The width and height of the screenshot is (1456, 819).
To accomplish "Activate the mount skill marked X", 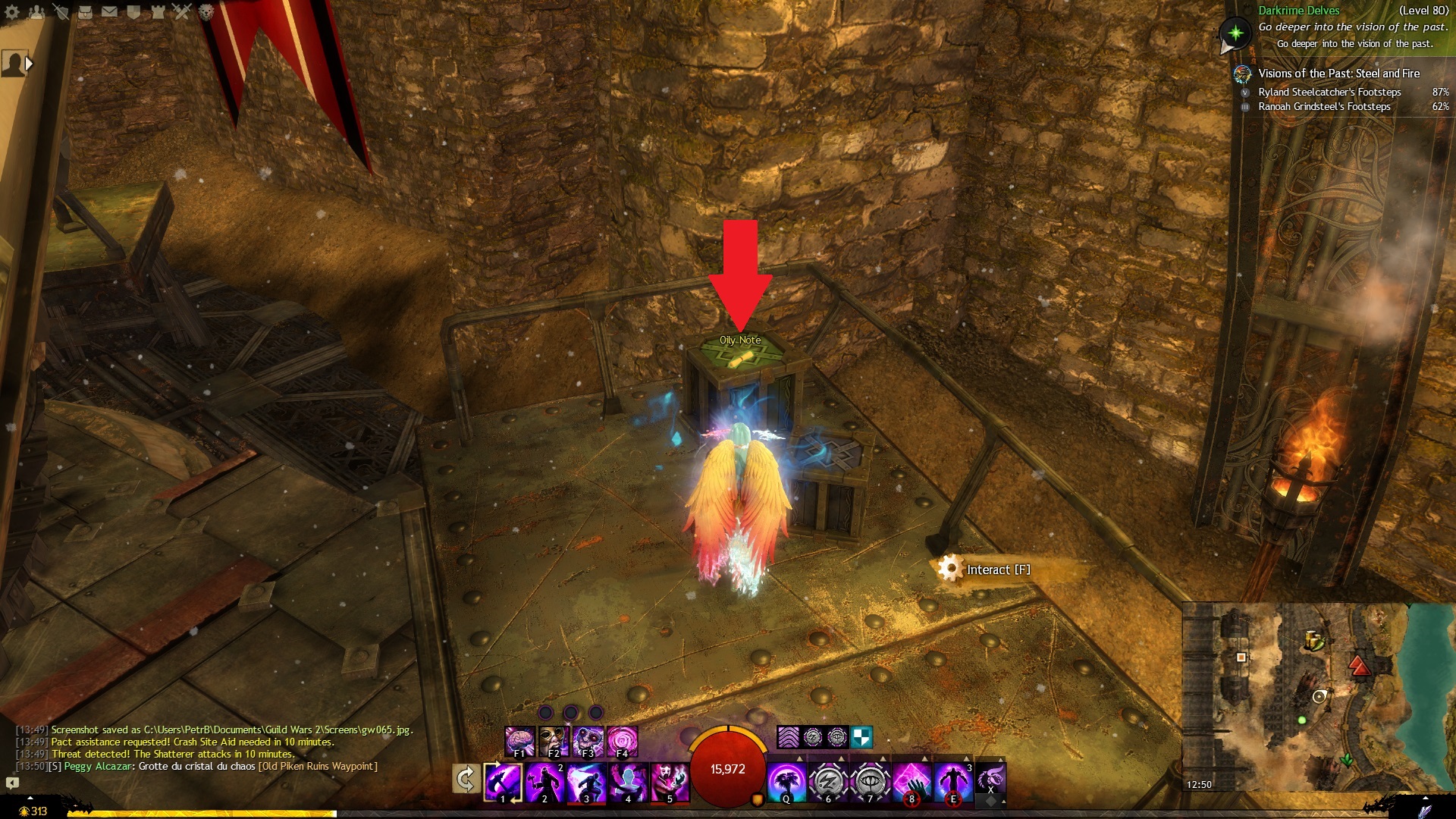I will click(990, 778).
